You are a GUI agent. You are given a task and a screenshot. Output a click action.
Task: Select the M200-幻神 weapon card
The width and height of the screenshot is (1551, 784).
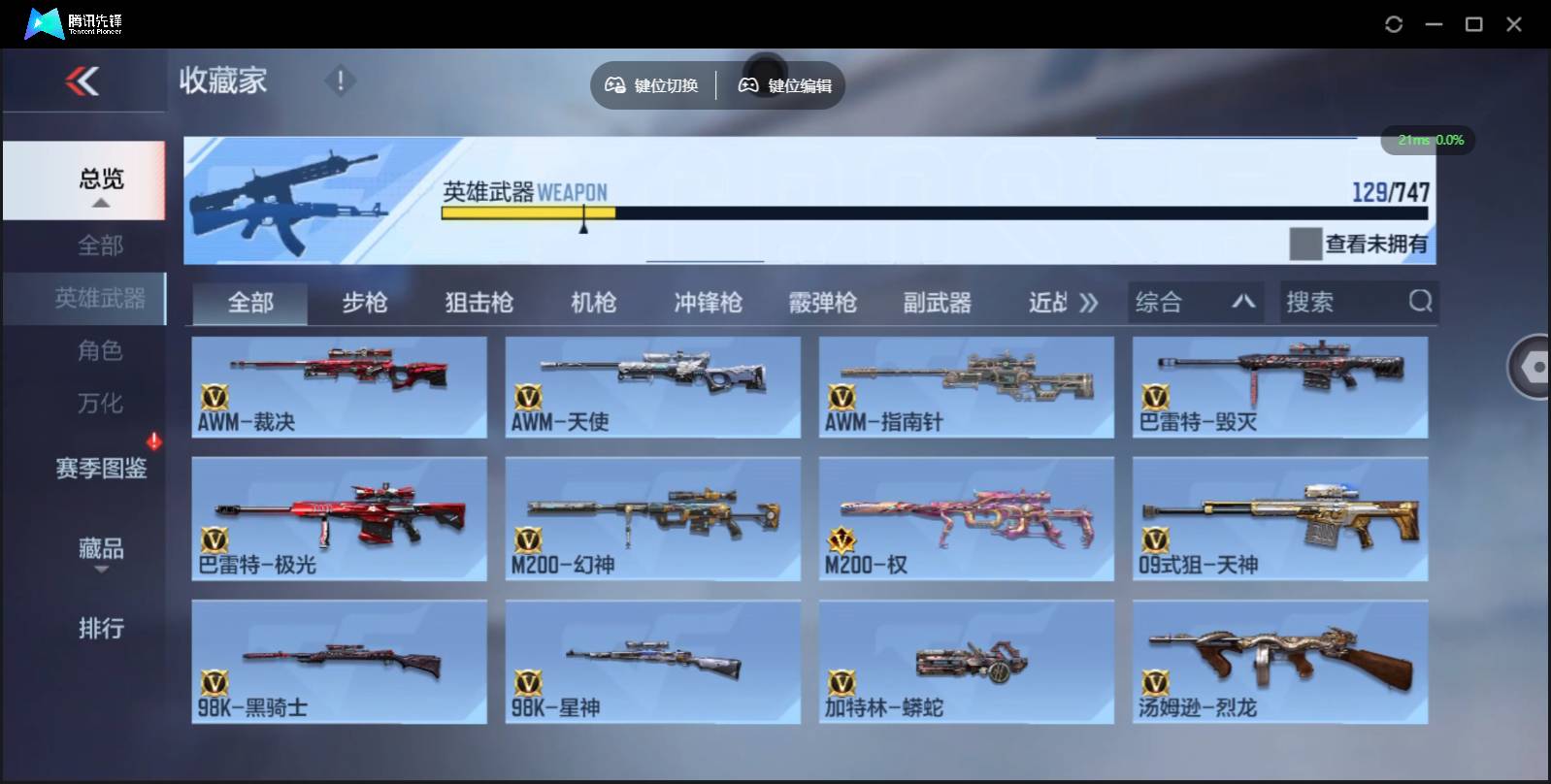[652, 517]
